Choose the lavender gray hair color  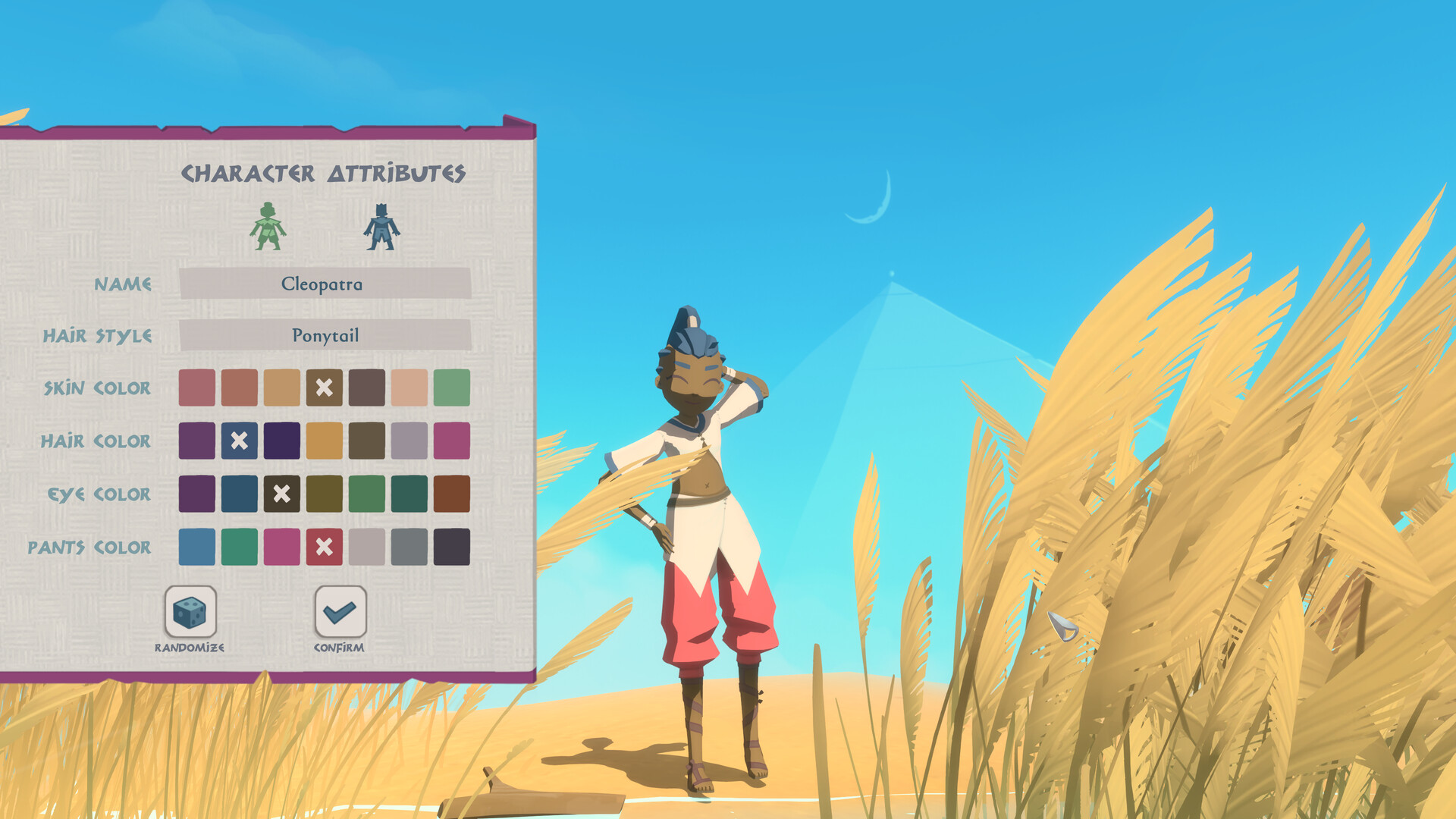(x=409, y=441)
